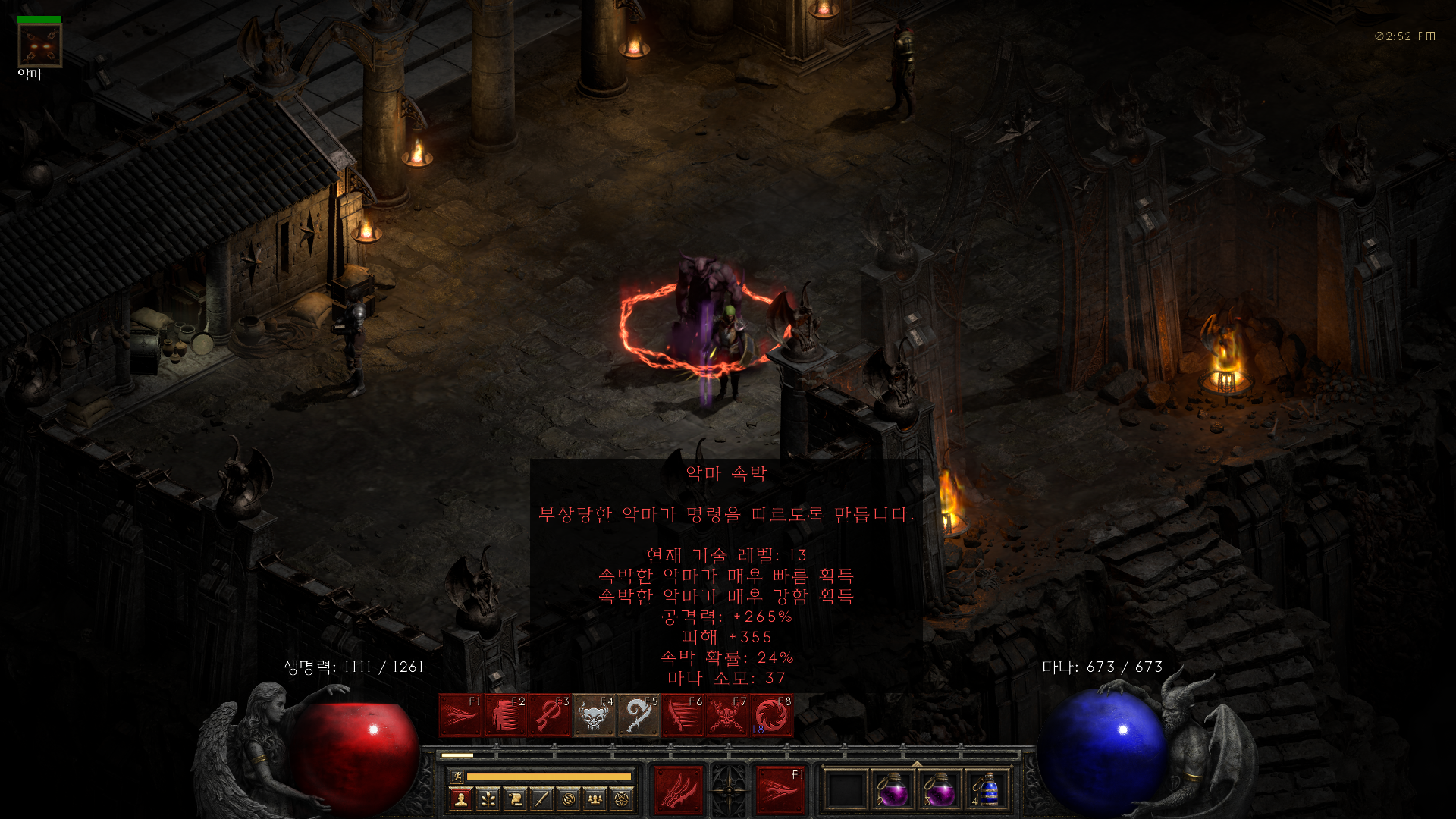Activate the F7 chained skull skill
The width and height of the screenshot is (1456, 819).
click(x=727, y=715)
